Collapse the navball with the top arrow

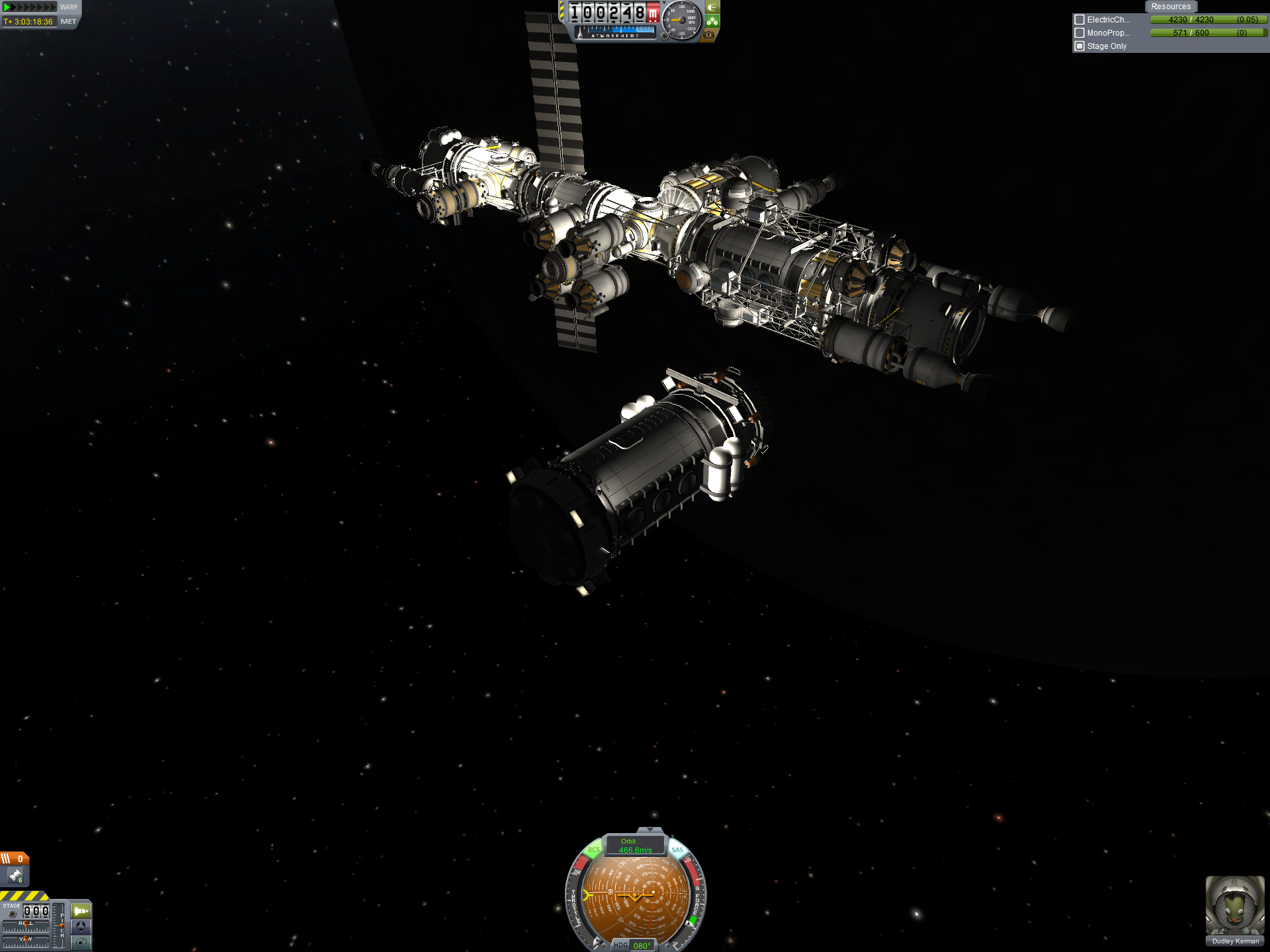point(650,830)
